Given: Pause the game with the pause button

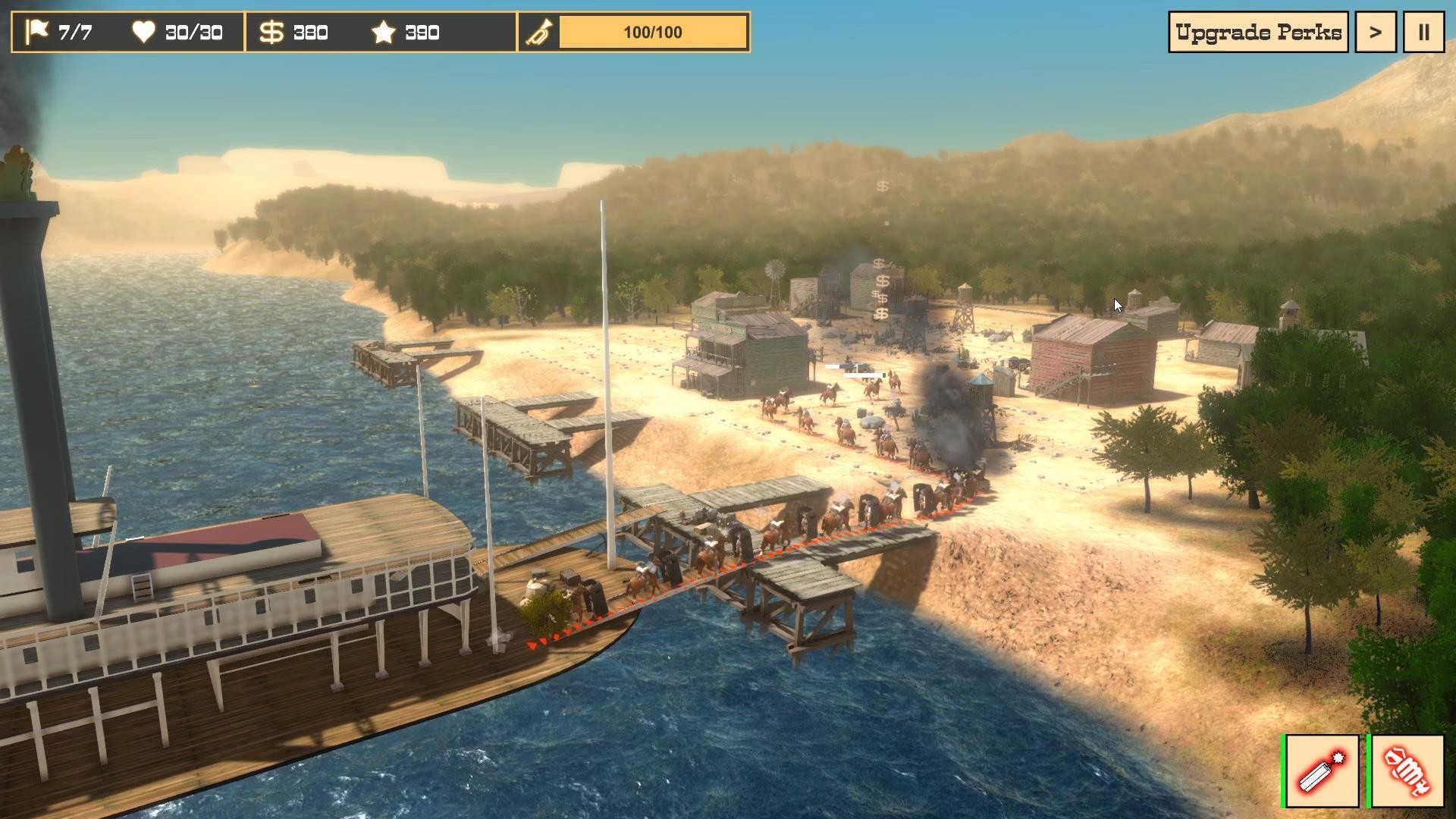Looking at the screenshot, I should pyautogui.click(x=1423, y=33).
